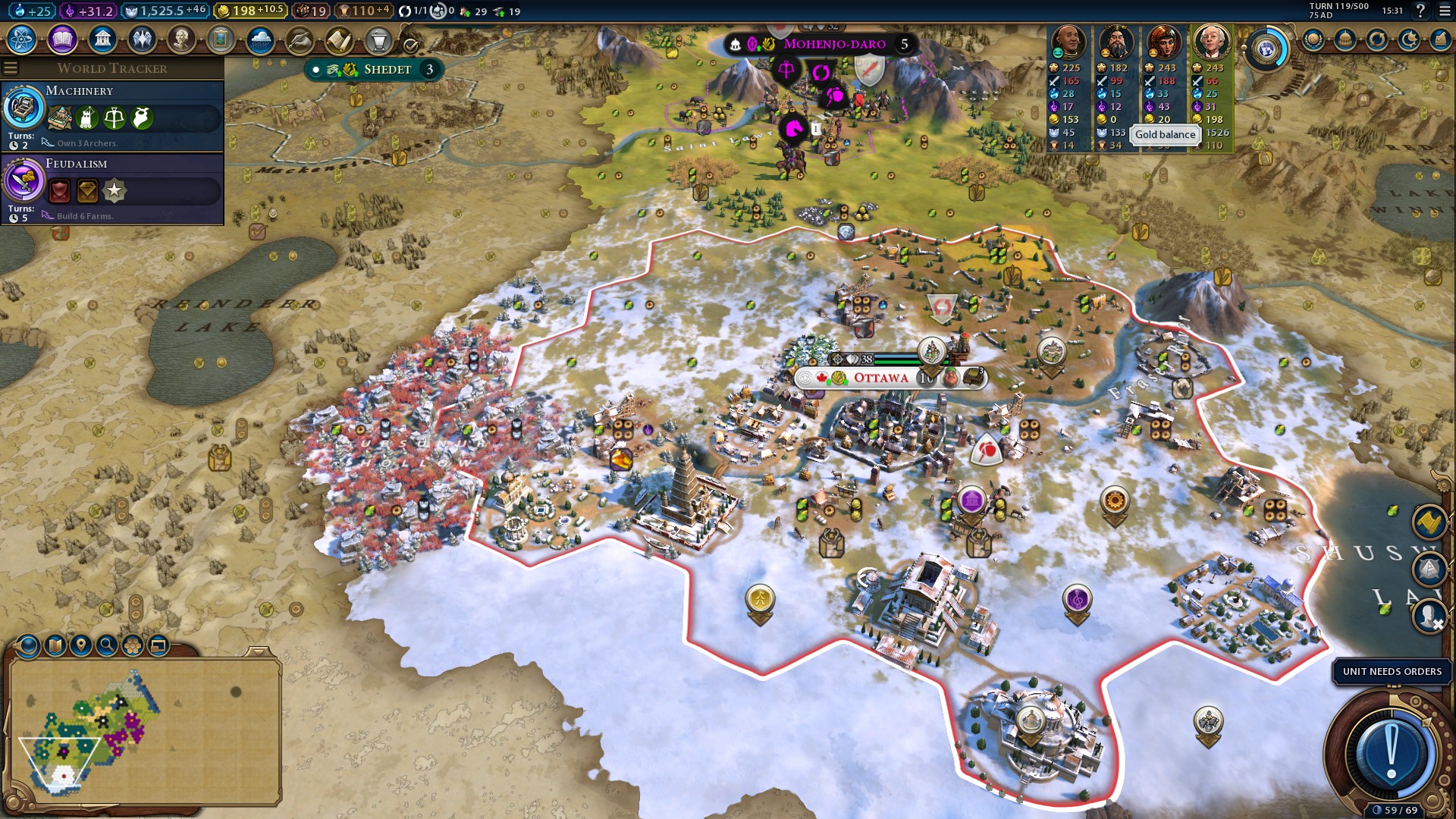Collapse the minimap with the arrow tab

(x=259, y=652)
